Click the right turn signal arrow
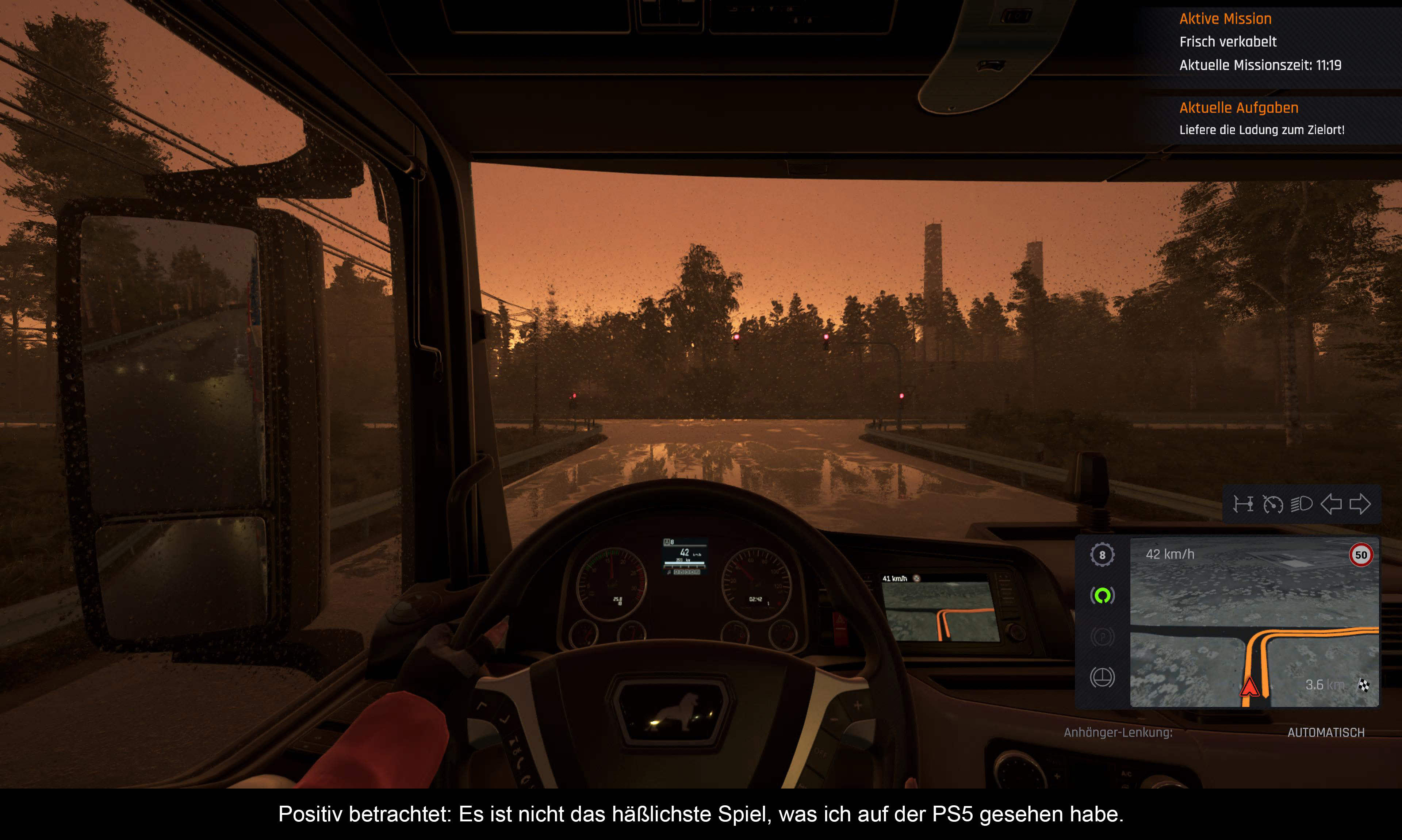Viewport: 1402px width, 840px height. 1360,504
